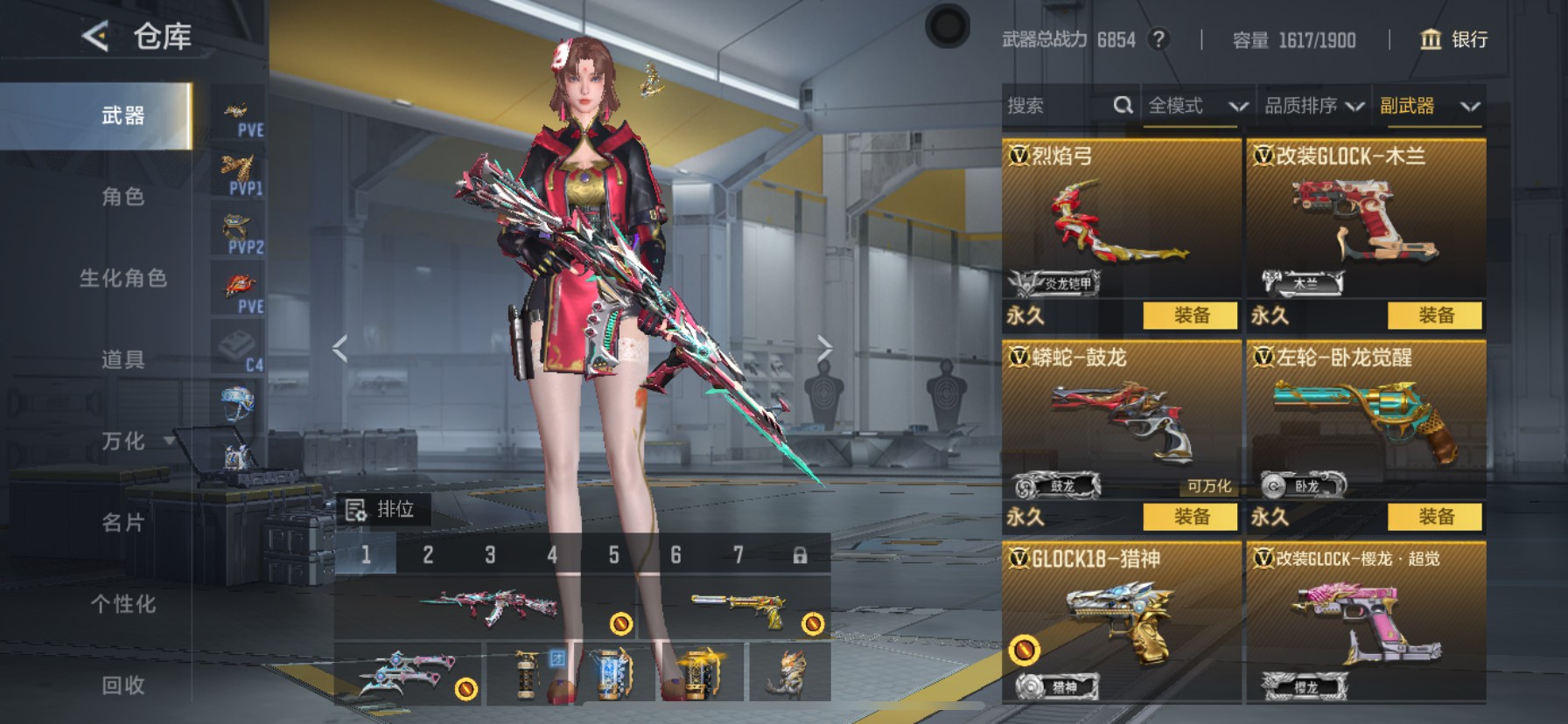
Task: Select the 道具 items tab
Action: pyautogui.click(x=122, y=359)
